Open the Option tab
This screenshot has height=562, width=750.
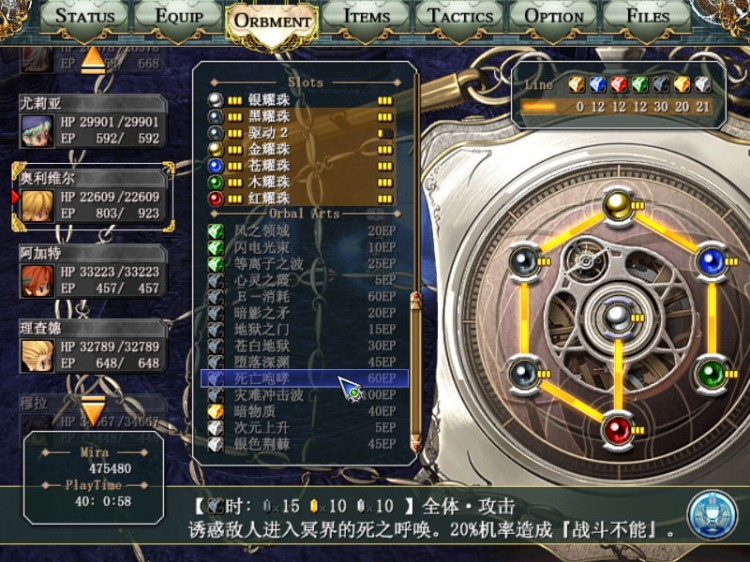click(x=554, y=17)
